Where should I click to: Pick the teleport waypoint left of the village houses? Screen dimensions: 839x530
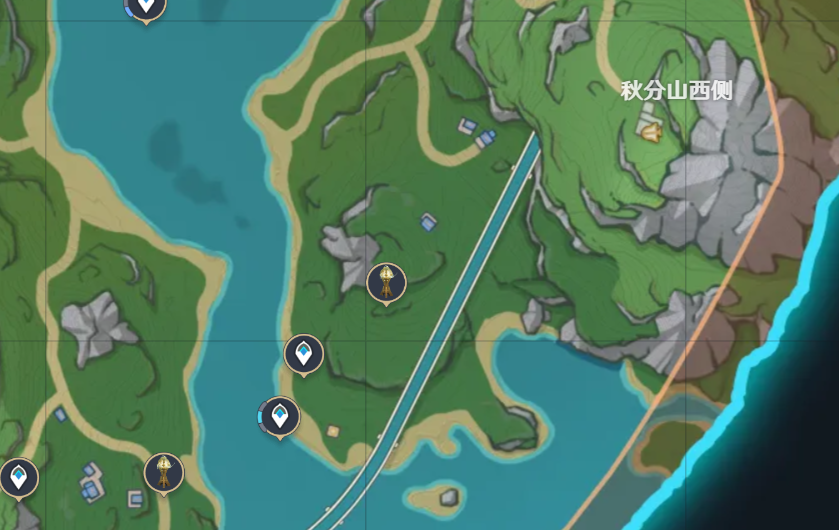coord(19,477)
